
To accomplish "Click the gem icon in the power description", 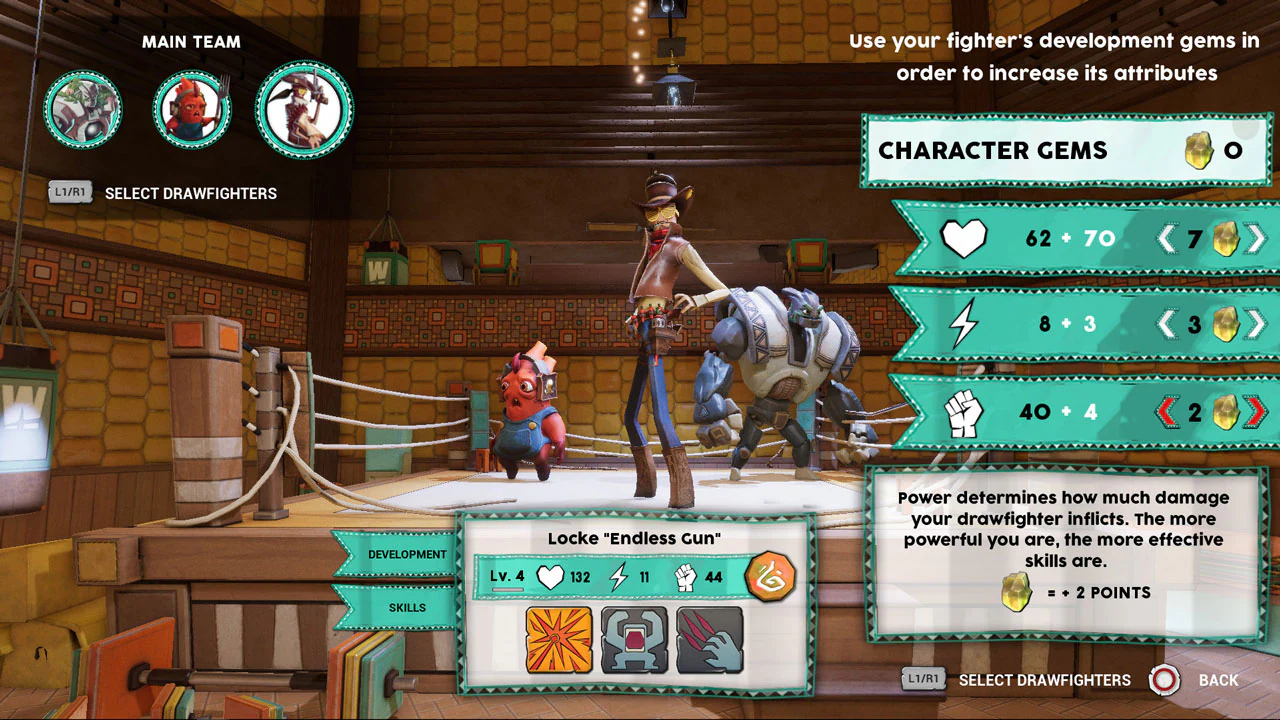I will (x=1016, y=592).
